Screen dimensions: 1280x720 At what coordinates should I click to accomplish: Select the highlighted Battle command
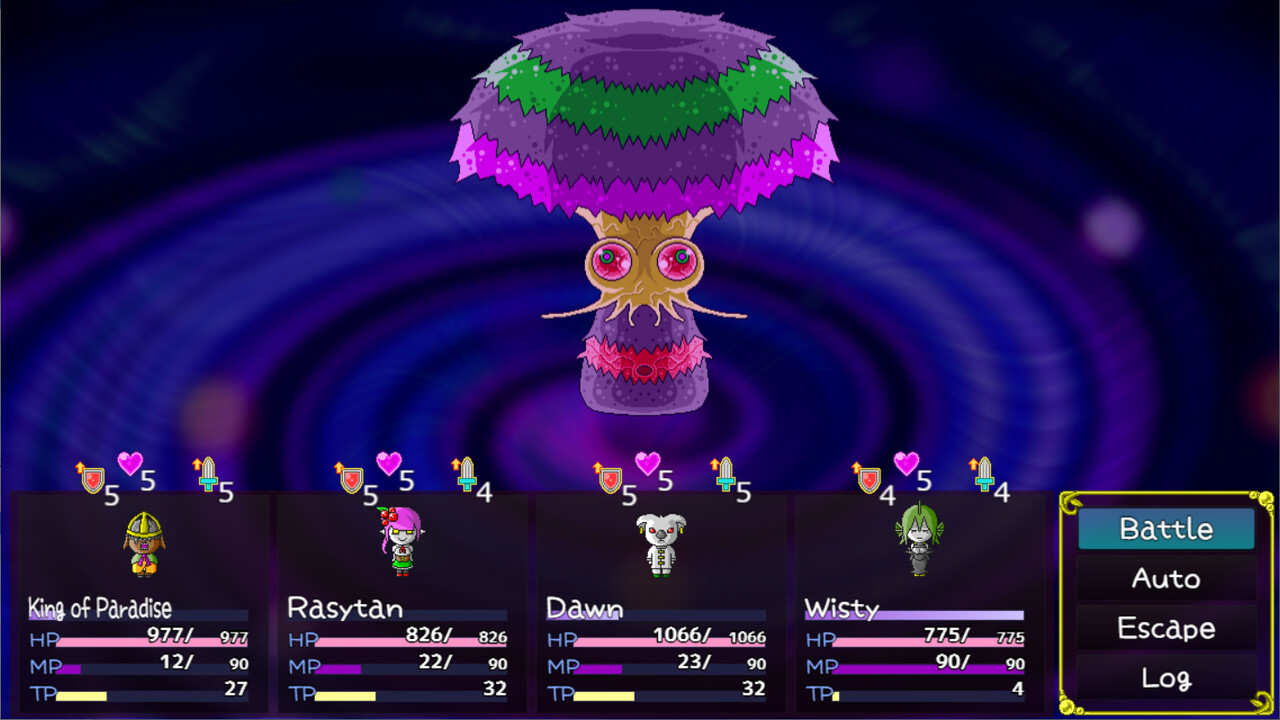pos(1166,527)
